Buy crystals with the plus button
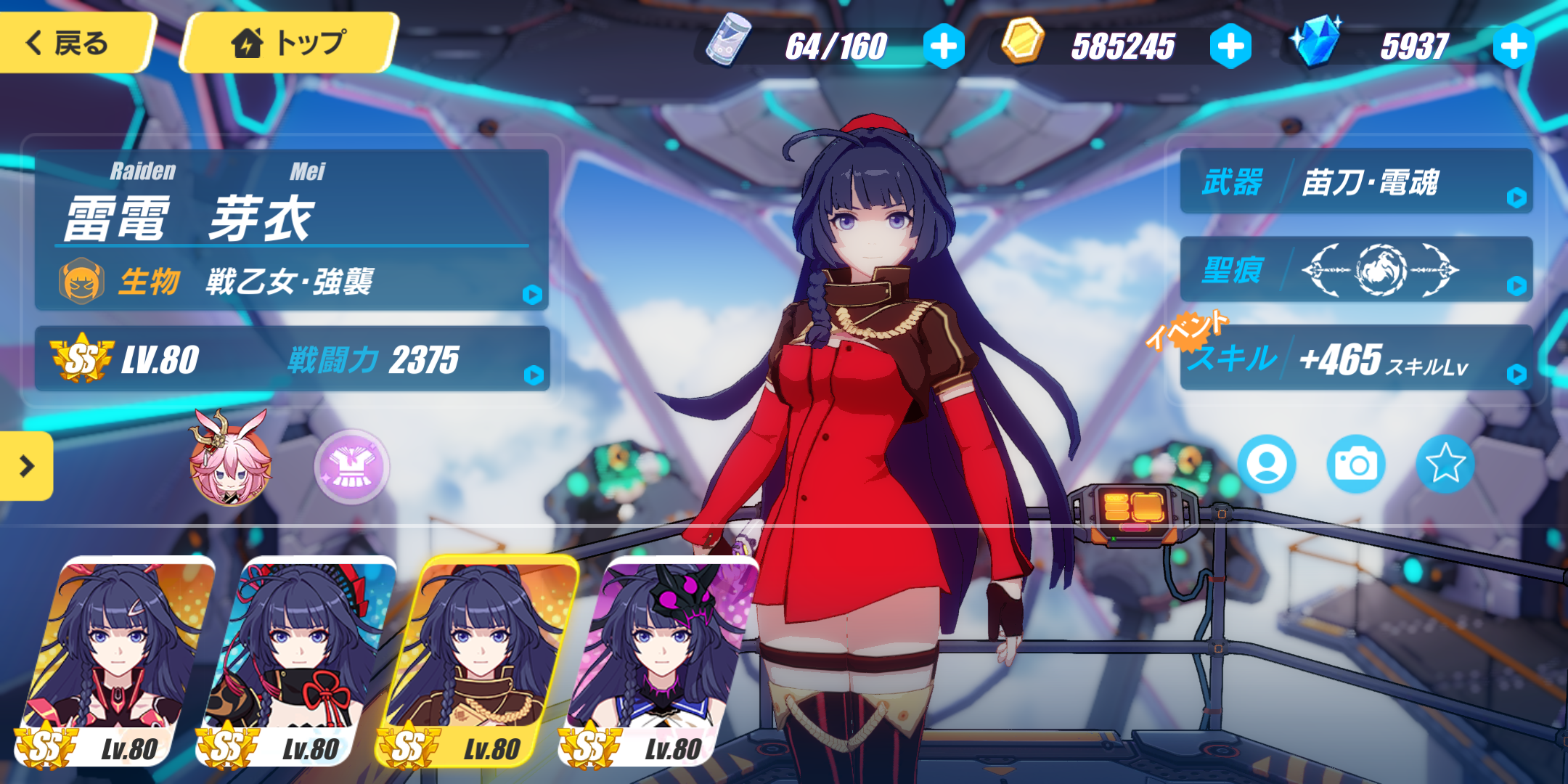 [x=1514, y=46]
